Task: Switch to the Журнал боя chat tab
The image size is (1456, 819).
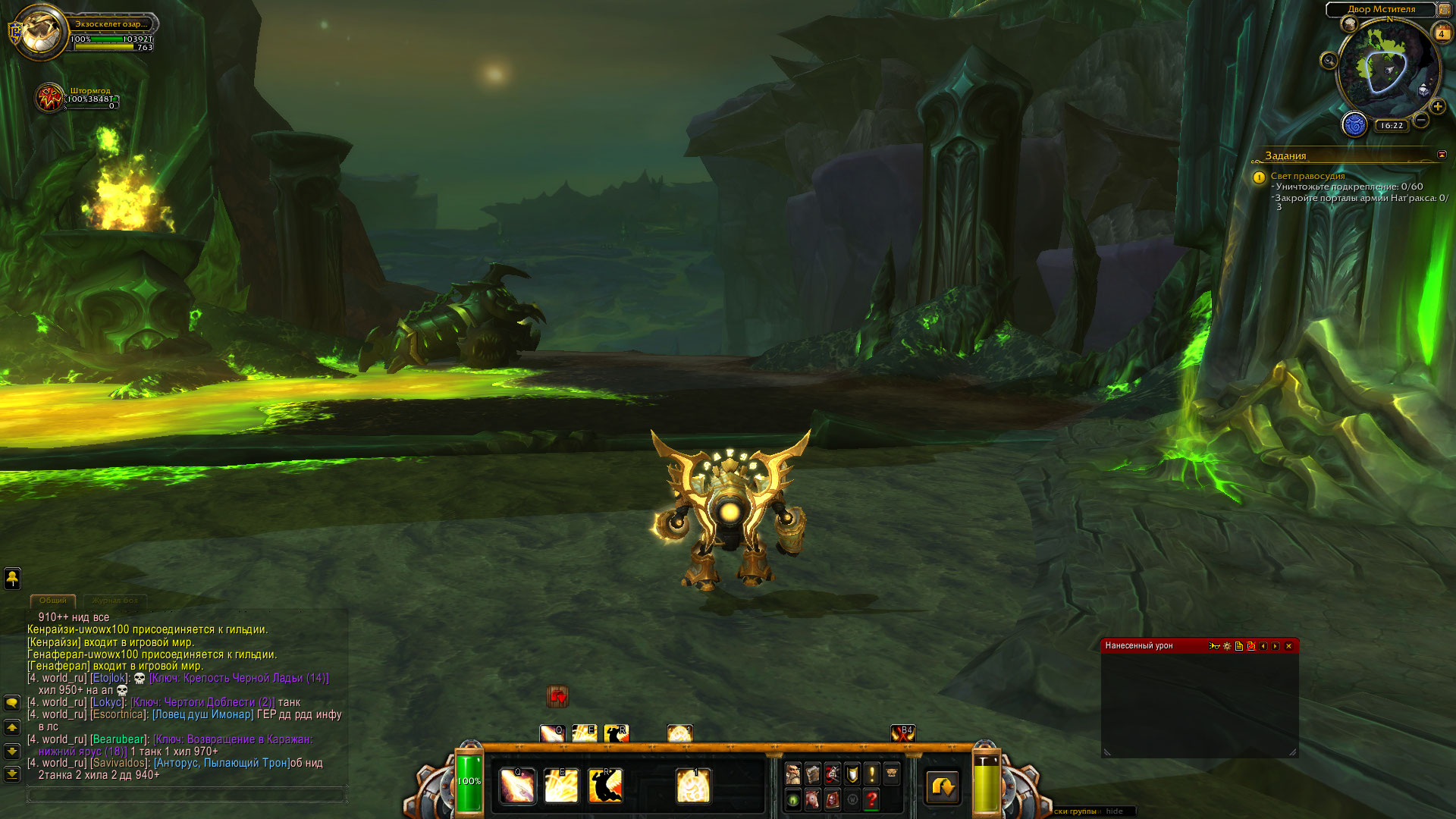Action: coord(115,601)
